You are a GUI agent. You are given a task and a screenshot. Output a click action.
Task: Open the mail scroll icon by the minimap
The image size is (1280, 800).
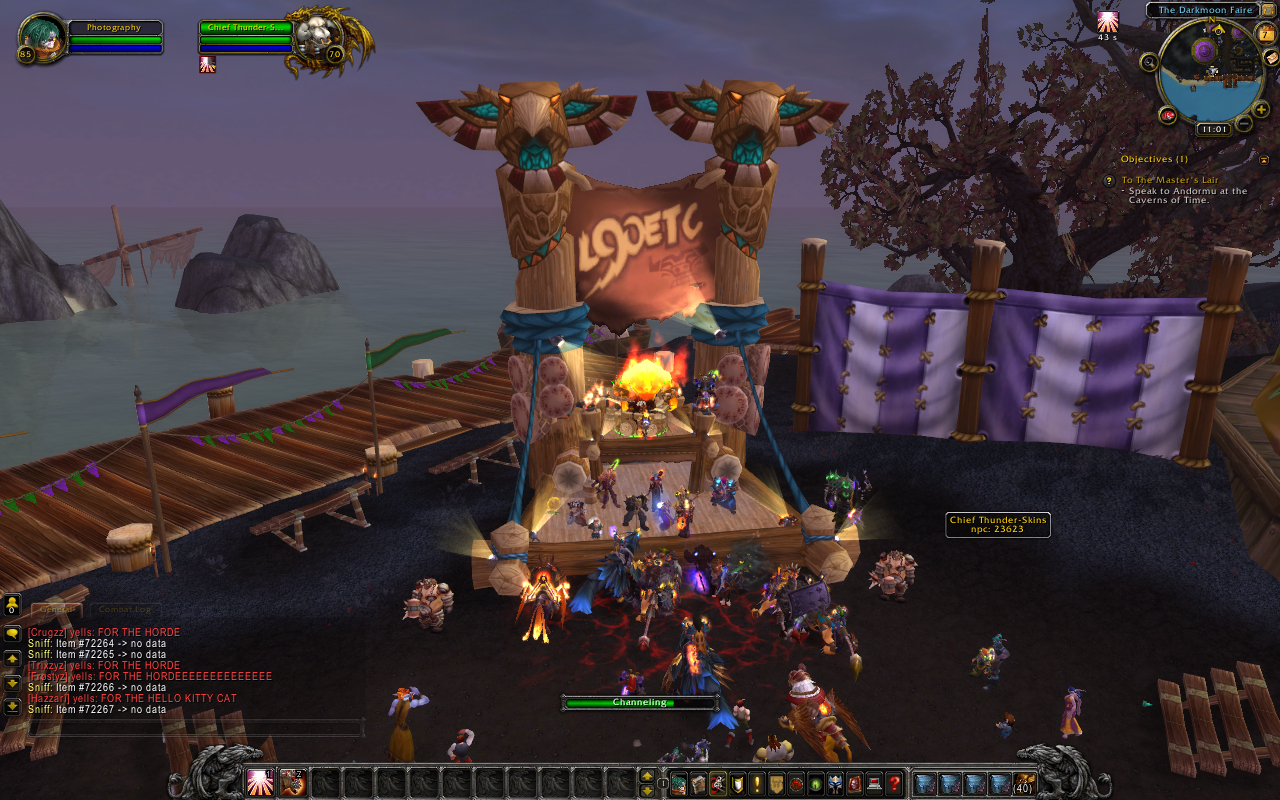[1271, 57]
